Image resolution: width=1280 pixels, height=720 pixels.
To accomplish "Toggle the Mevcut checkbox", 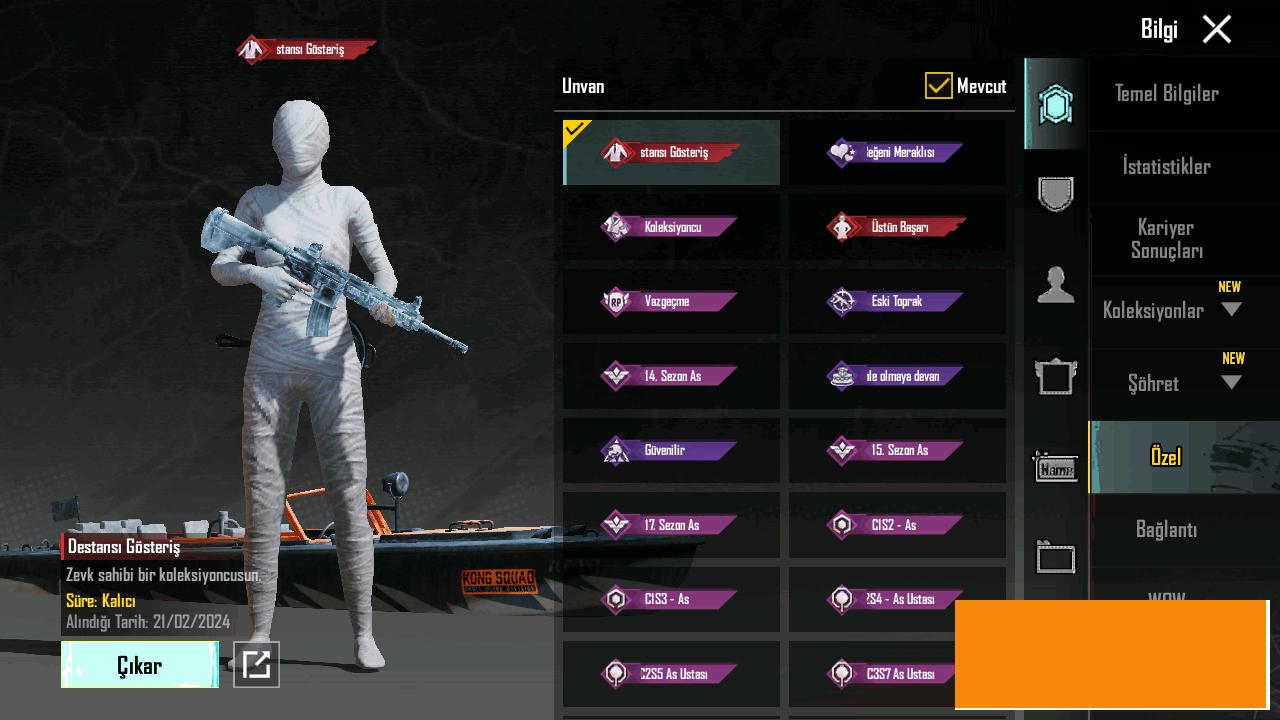I will point(938,86).
